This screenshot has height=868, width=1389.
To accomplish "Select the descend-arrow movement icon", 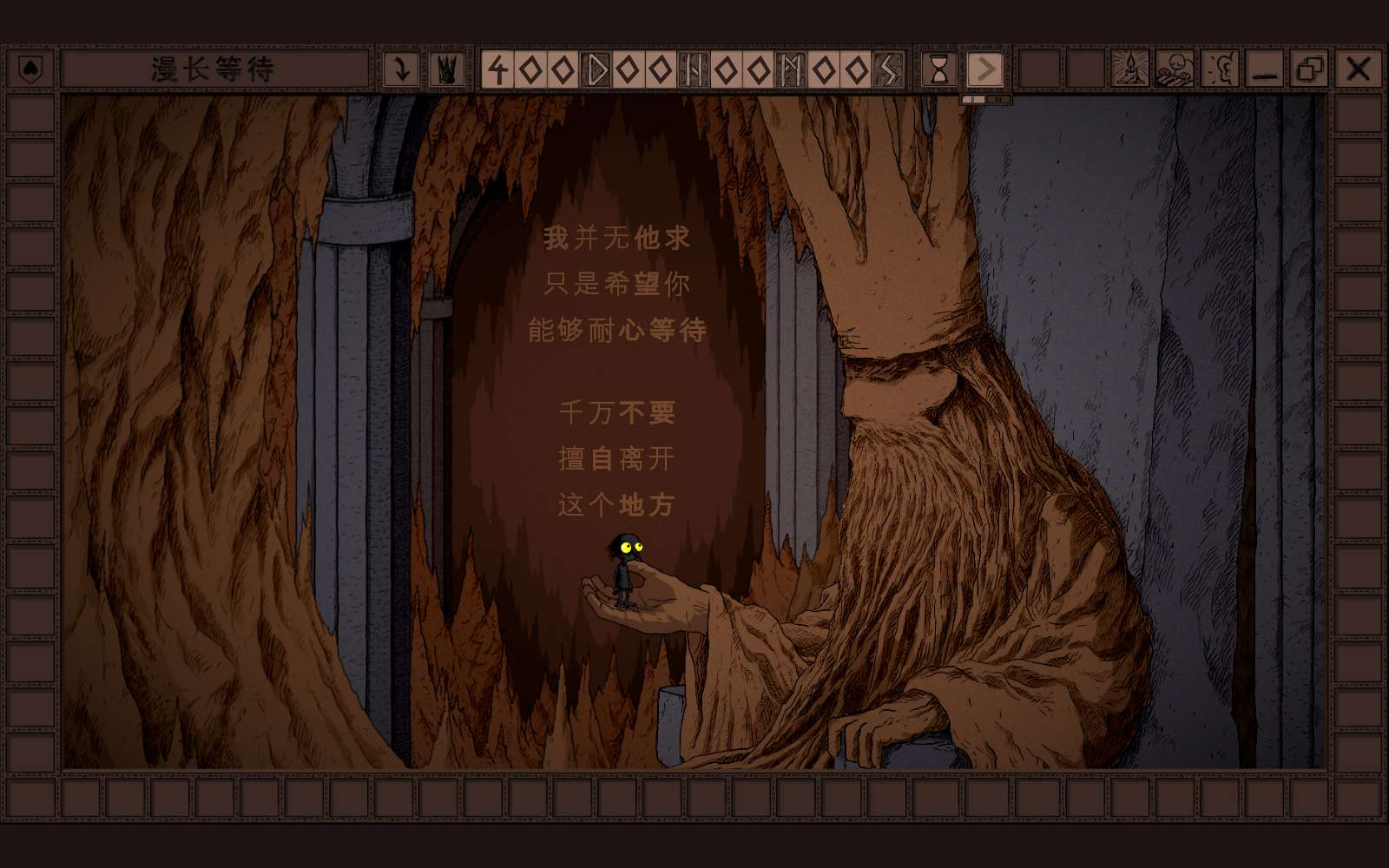I will pos(403,67).
